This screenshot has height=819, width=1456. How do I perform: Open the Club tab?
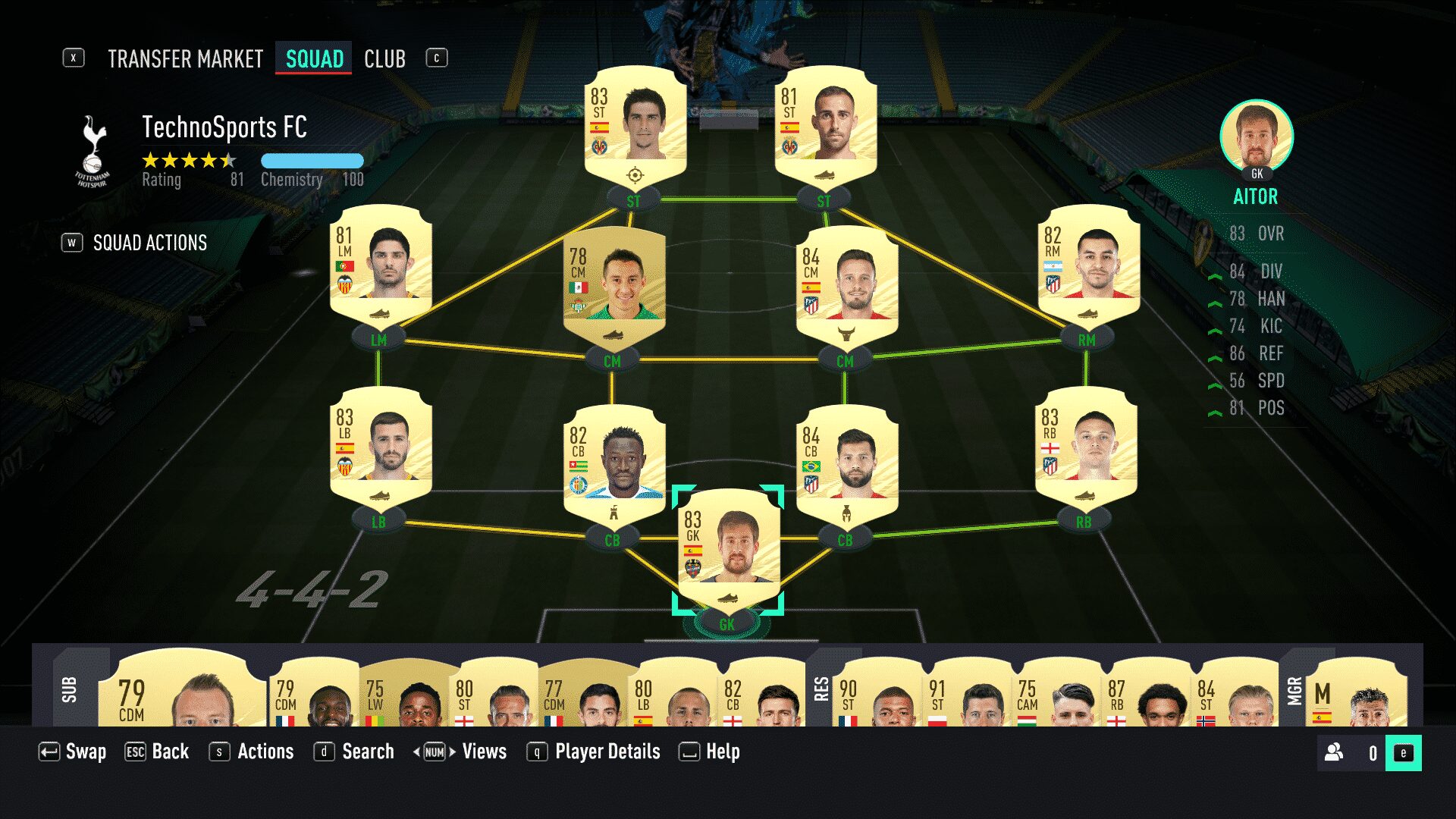point(384,58)
